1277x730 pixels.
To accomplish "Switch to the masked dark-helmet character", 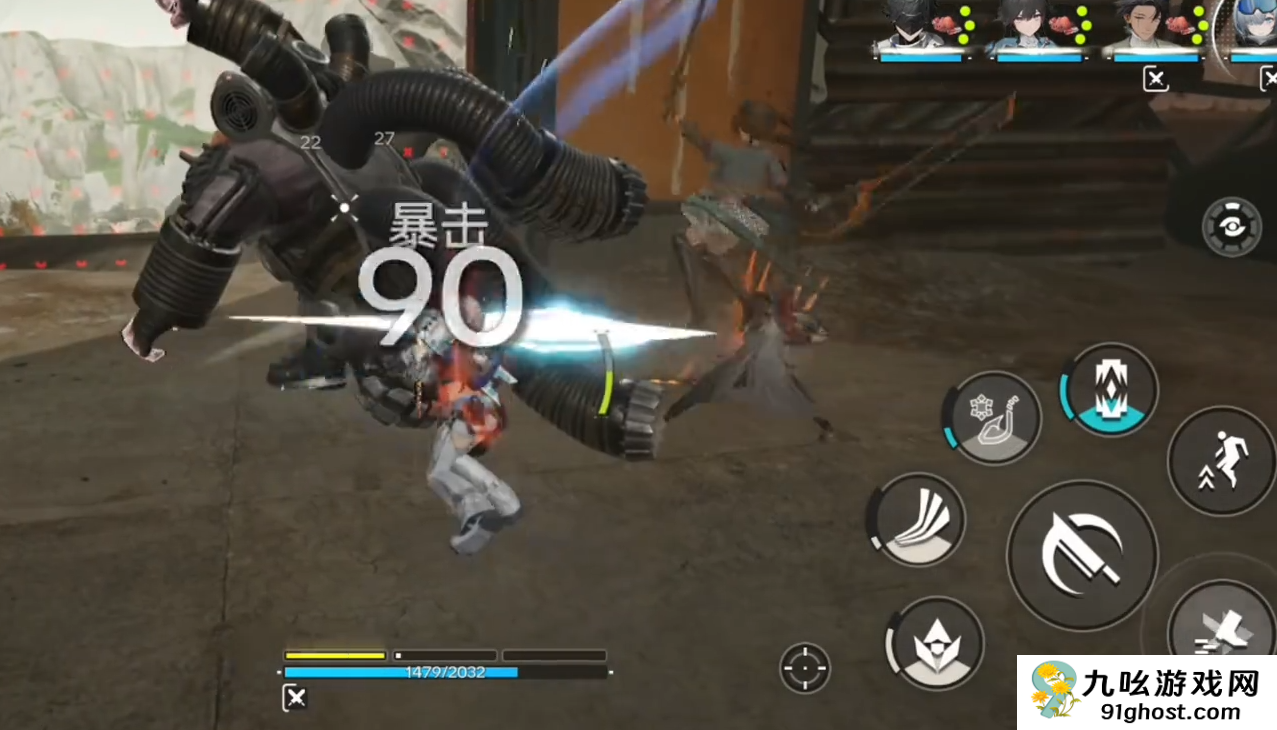I will tap(908, 25).
